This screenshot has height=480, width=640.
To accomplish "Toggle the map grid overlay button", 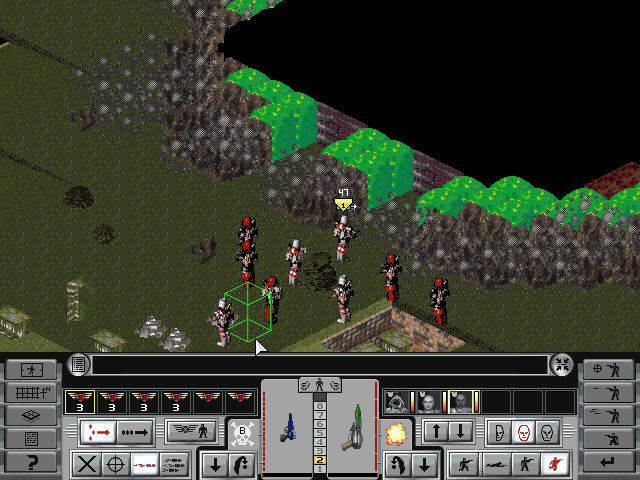I will (30, 392).
